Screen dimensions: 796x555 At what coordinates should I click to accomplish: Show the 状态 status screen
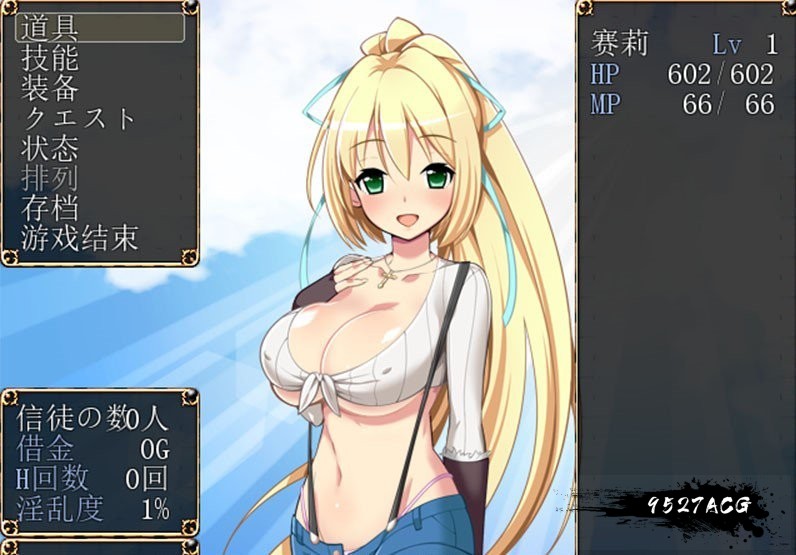(x=50, y=148)
